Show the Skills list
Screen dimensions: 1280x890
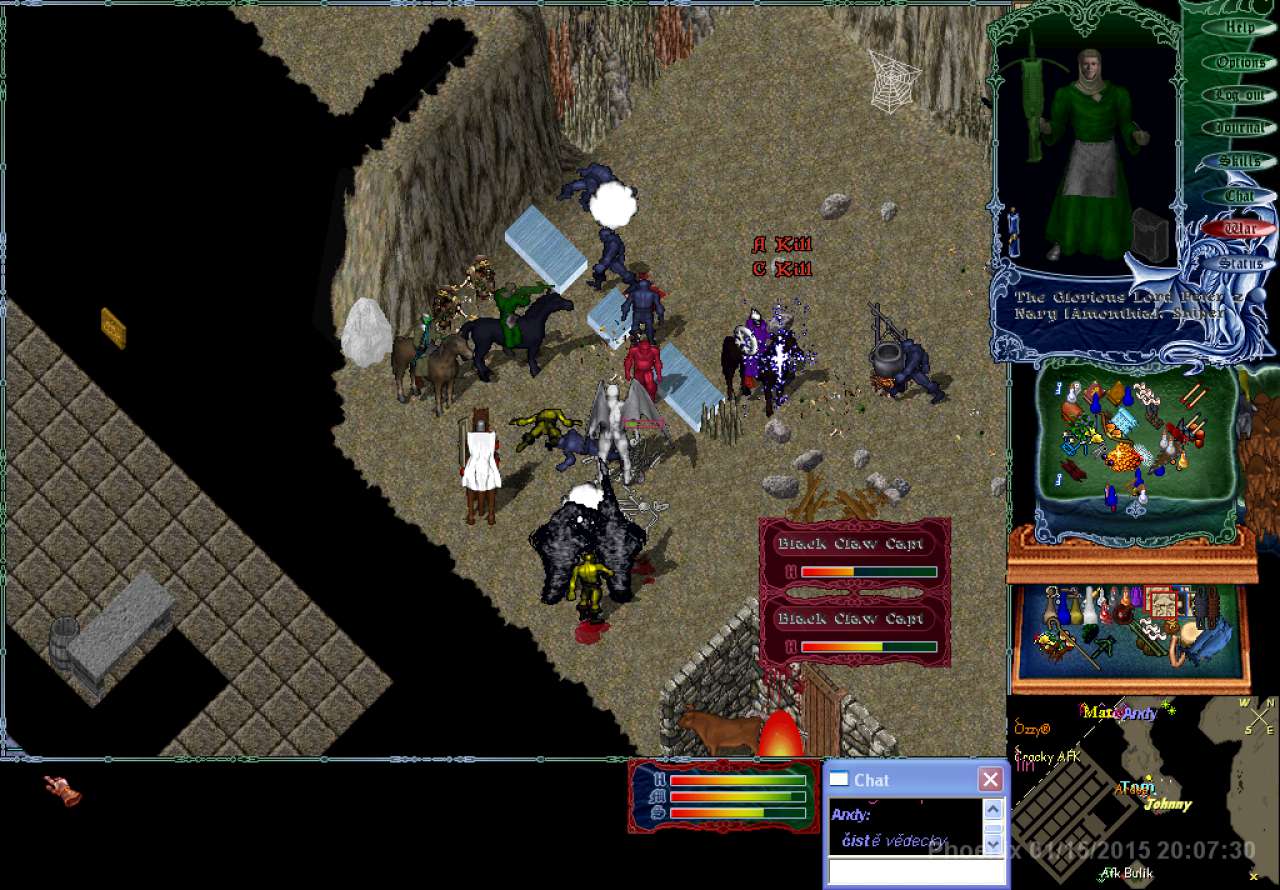coord(1241,161)
